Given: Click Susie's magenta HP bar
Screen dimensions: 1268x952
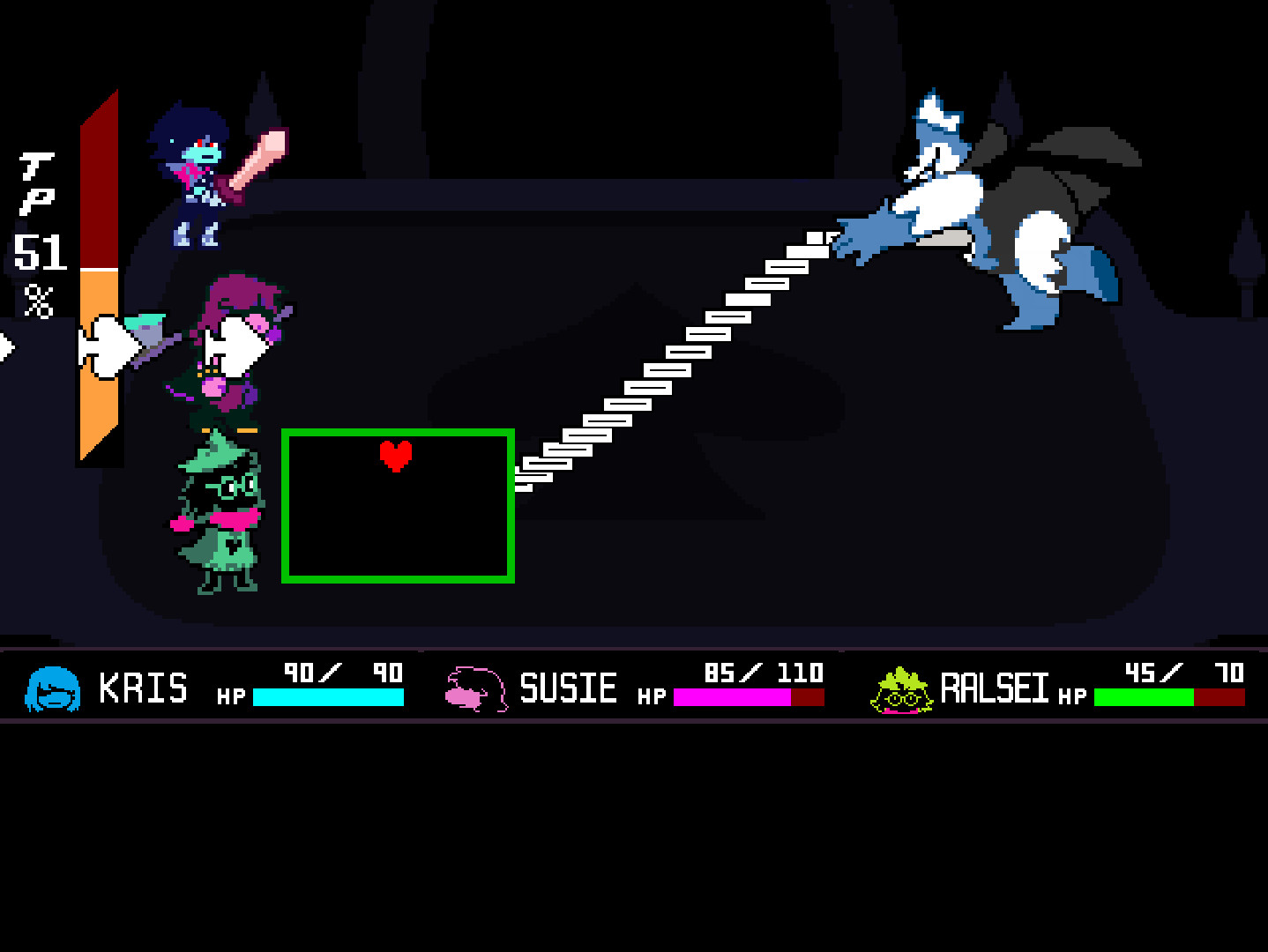Looking at the screenshot, I should pos(732,696).
